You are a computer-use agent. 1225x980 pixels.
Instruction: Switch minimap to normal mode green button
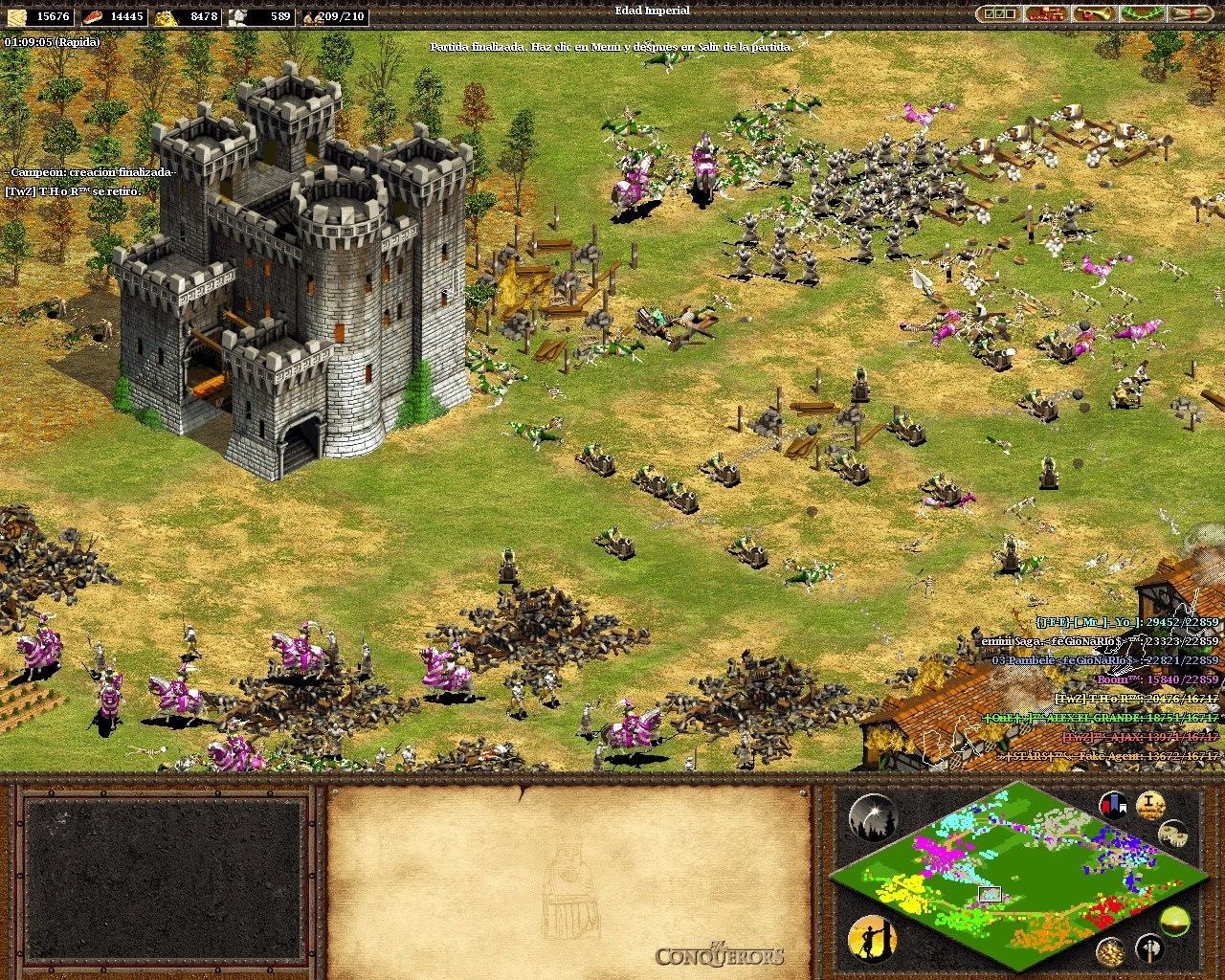click(x=1174, y=921)
